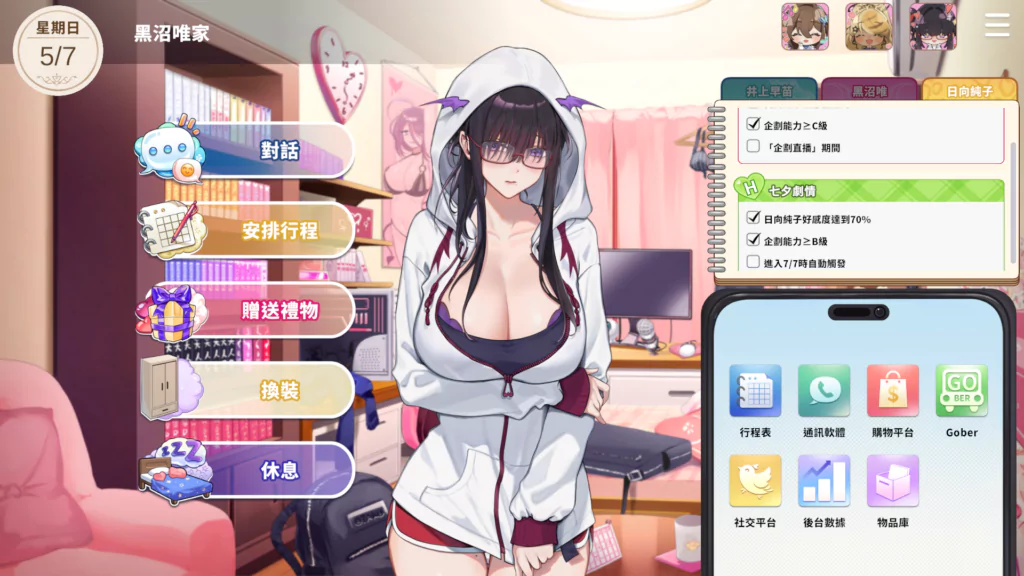Viewport: 1024px width, 576px height.
Task: Select the 日向純子 tab
Action: (969, 91)
